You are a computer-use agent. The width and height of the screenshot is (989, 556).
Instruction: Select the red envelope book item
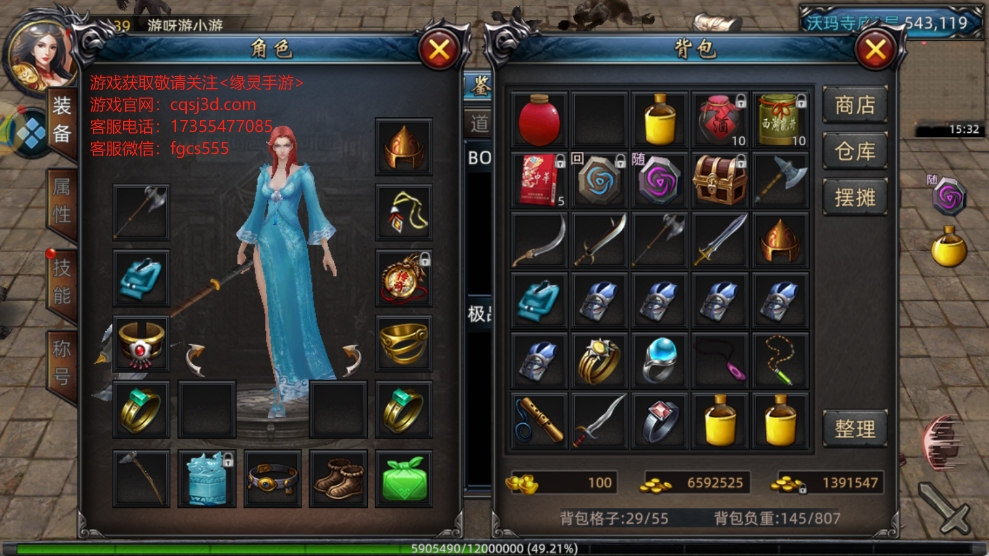tap(540, 180)
